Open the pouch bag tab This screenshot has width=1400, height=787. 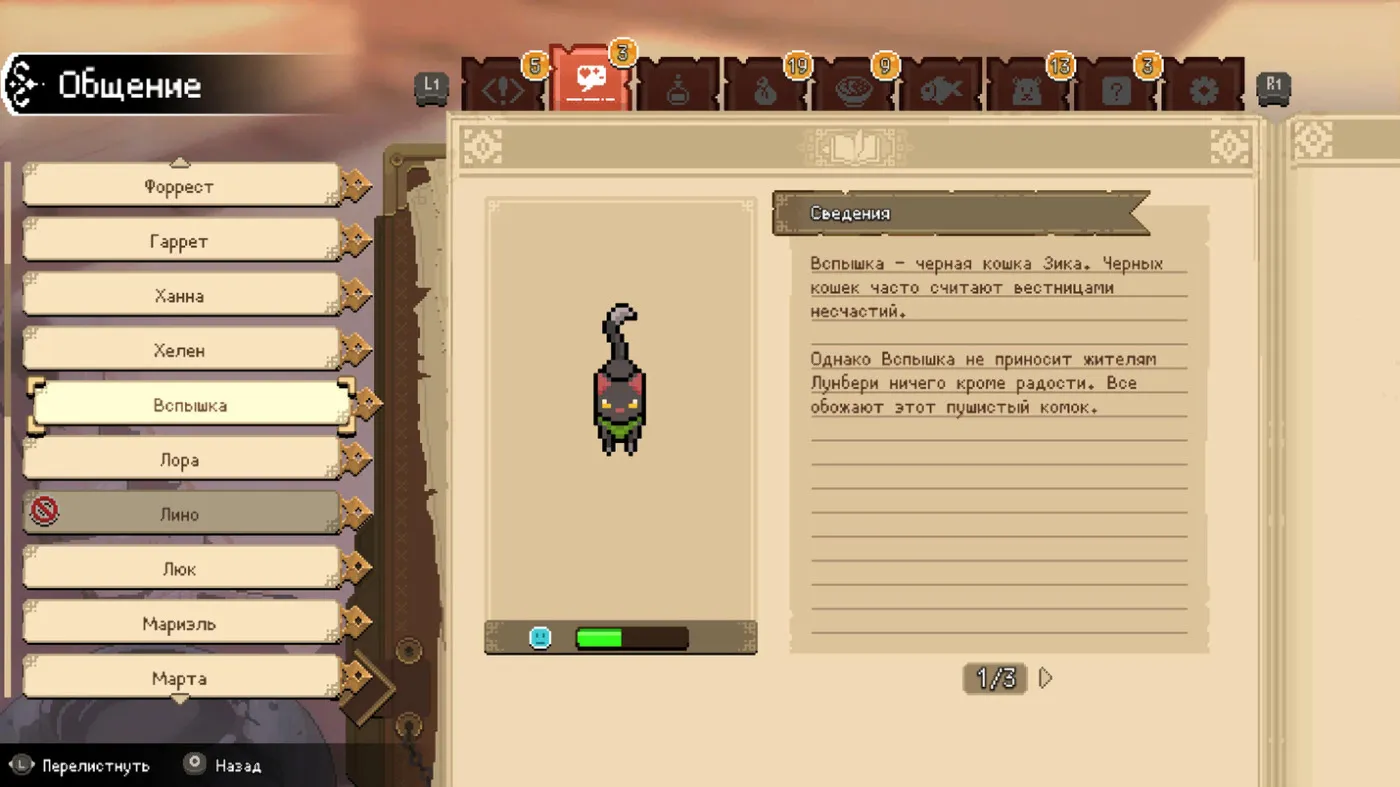coord(765,88)
